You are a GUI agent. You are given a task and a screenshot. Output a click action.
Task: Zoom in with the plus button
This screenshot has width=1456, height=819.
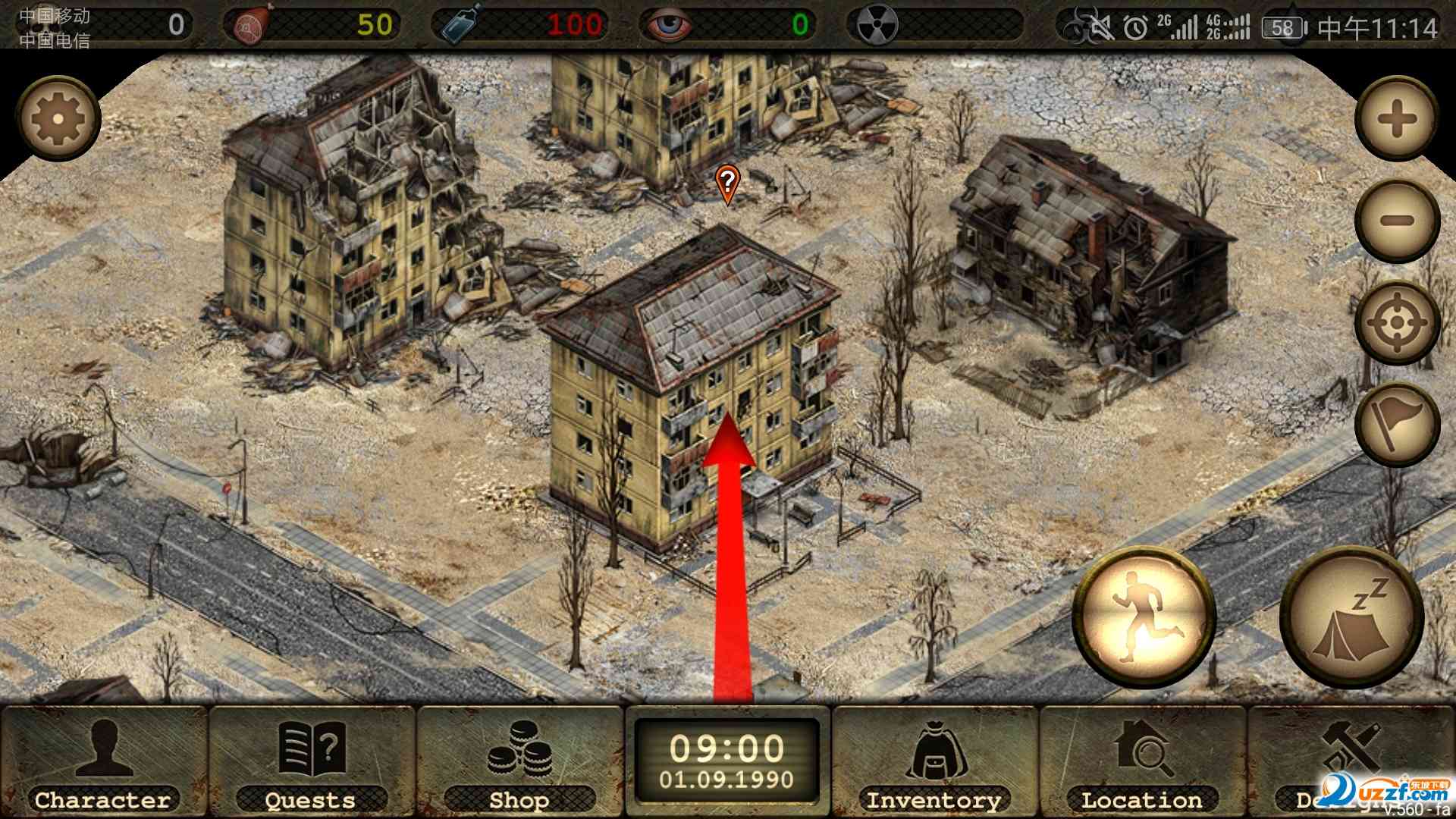point(1397,118)
